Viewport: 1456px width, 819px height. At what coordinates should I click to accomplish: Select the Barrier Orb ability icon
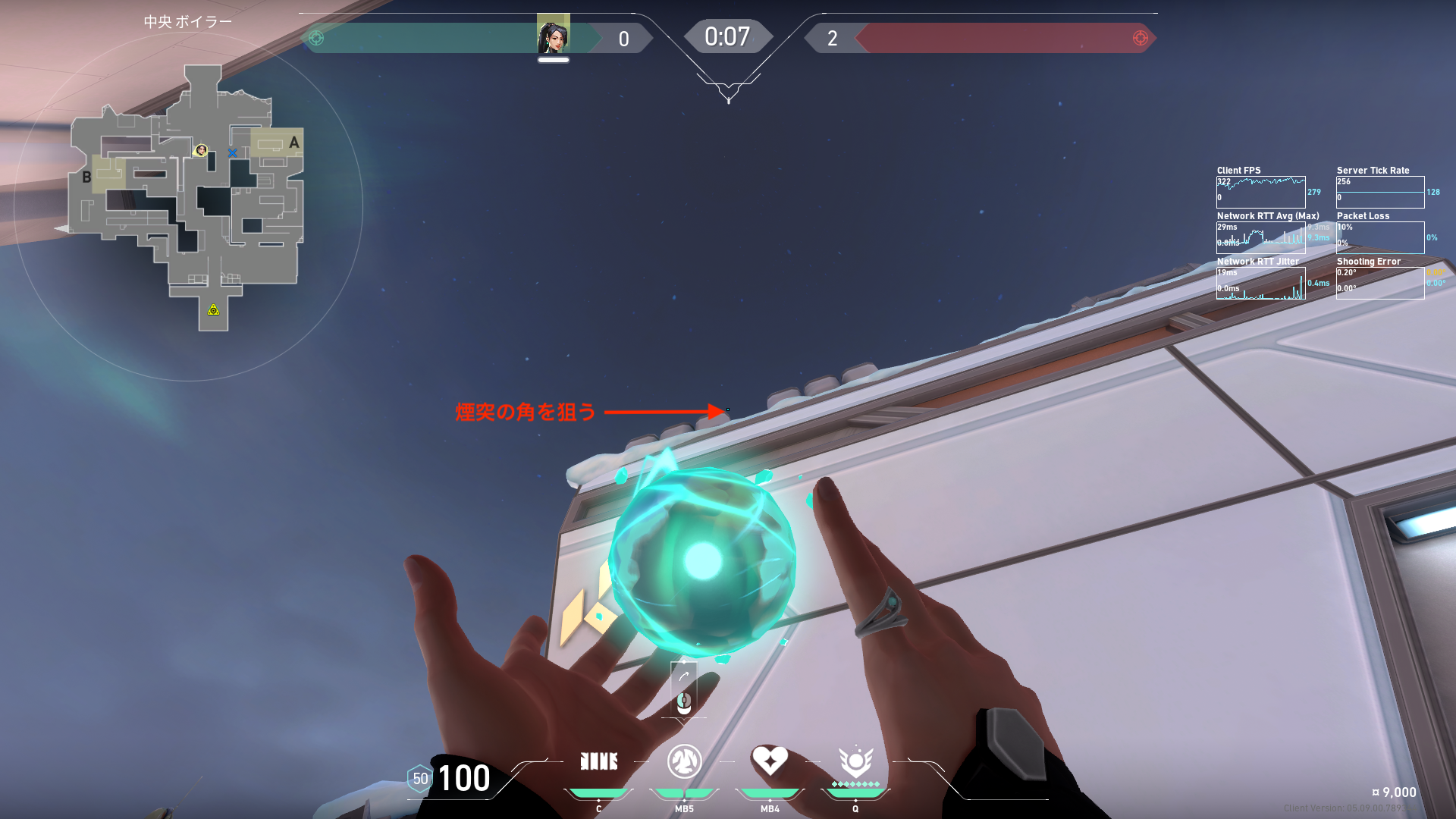point(598,761)
